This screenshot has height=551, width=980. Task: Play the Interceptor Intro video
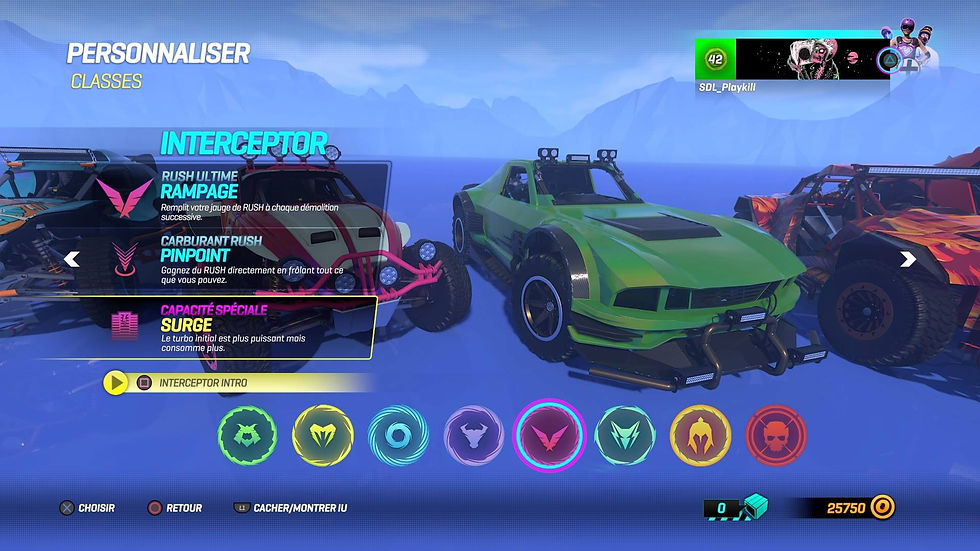[116, 382]
